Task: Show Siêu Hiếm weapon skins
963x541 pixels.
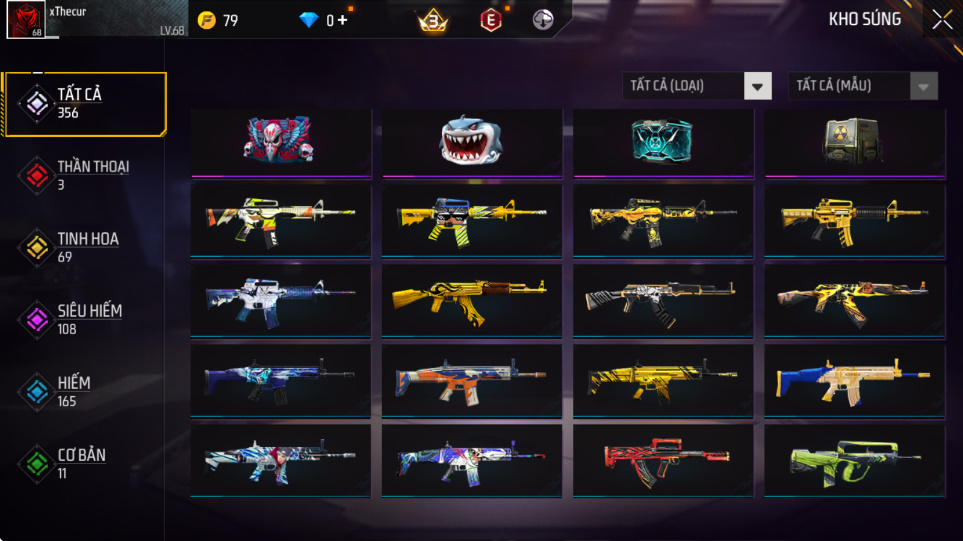Action: tap(84, 319)
